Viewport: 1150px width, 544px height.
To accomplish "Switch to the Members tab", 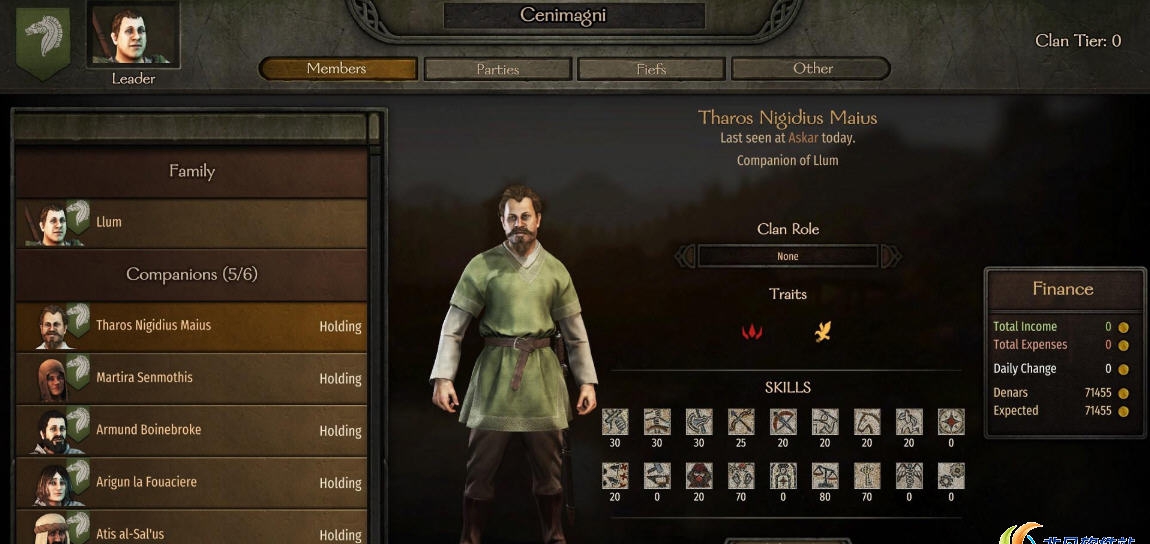I will point(337,69).
